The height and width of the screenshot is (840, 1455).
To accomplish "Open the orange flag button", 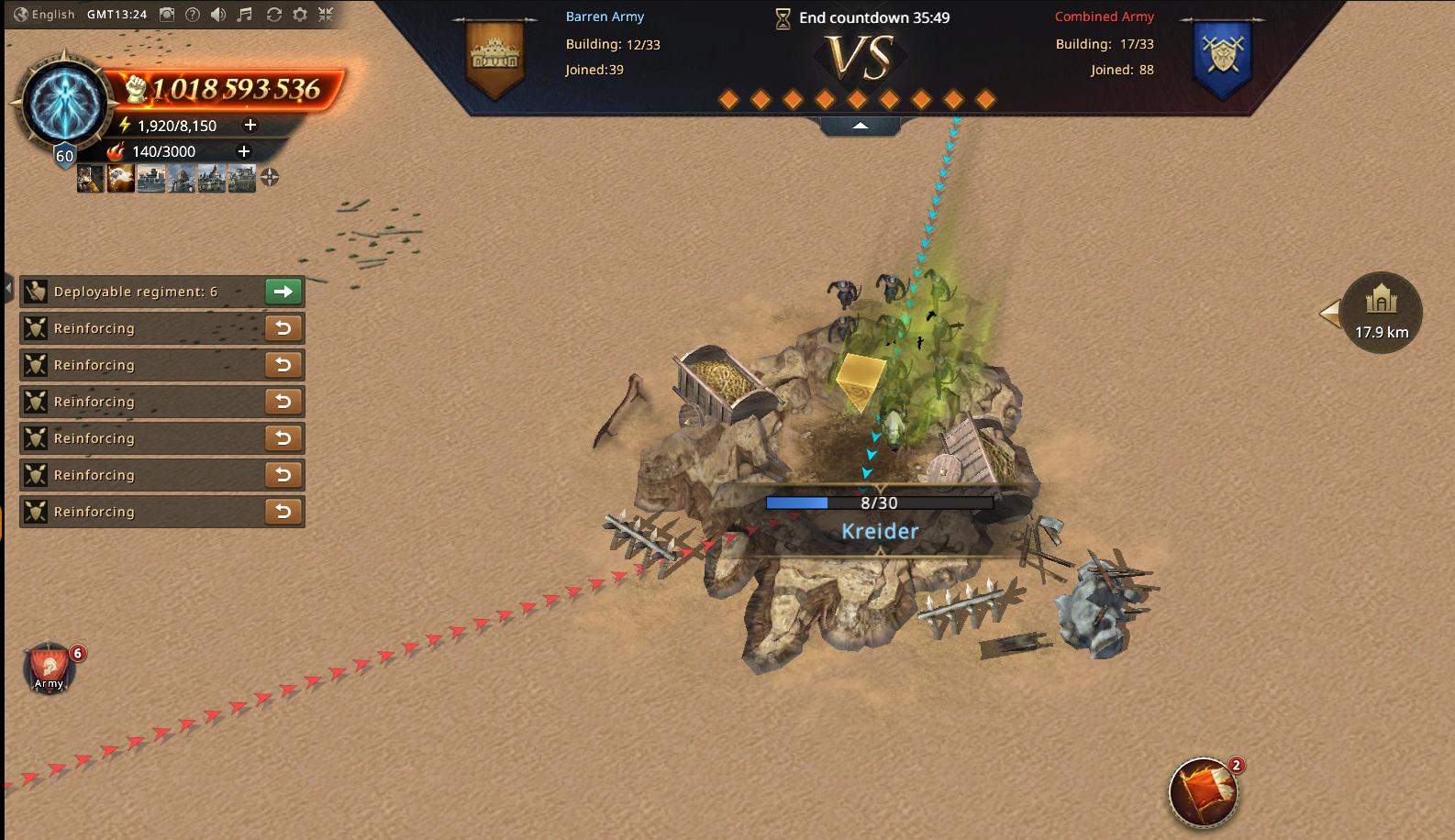I will 1204,791.
